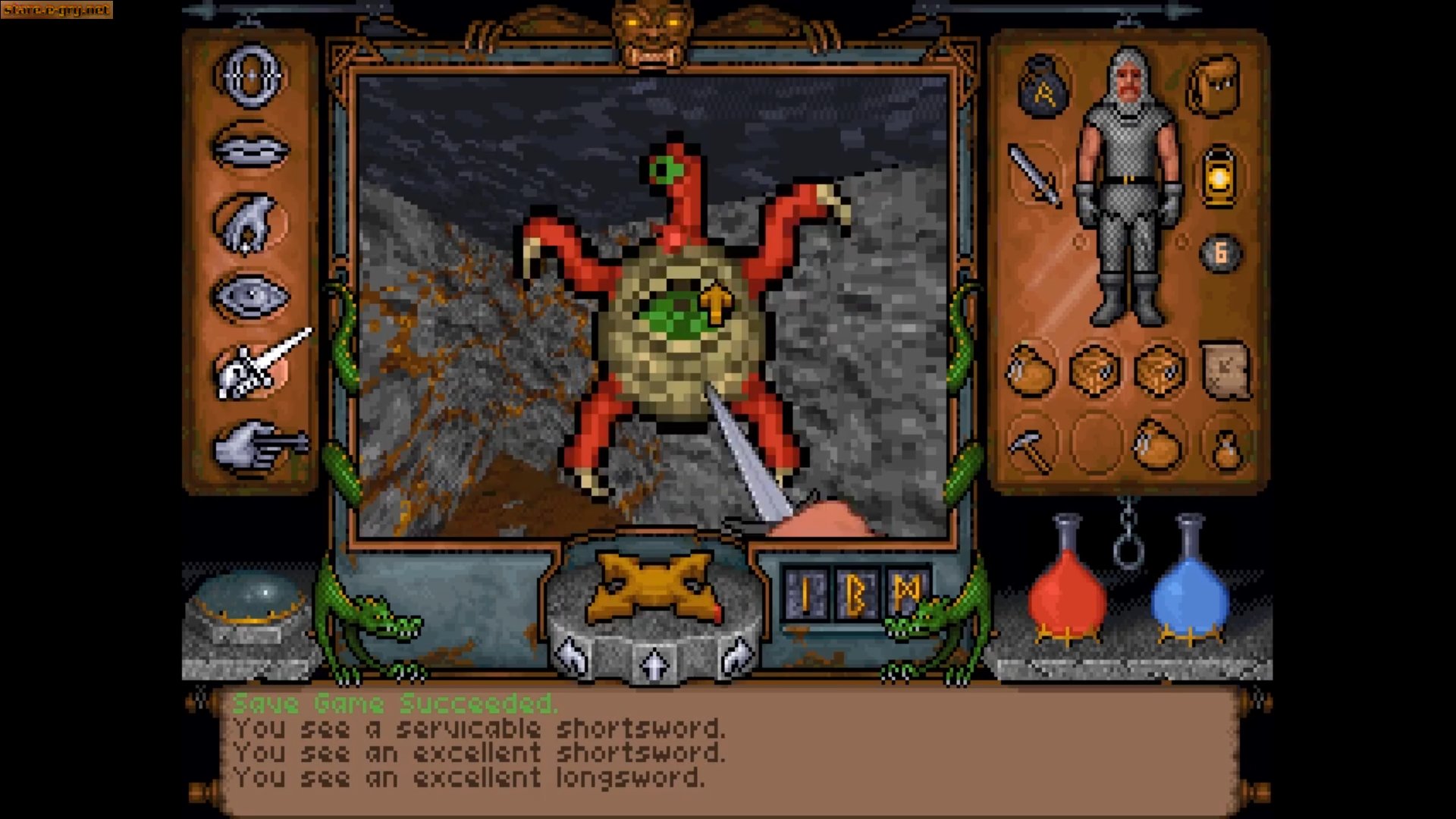The width and height of the screenshot is (1456, 819).
Task: Click the character paperdoll figure
Action: click(1128, 190)
